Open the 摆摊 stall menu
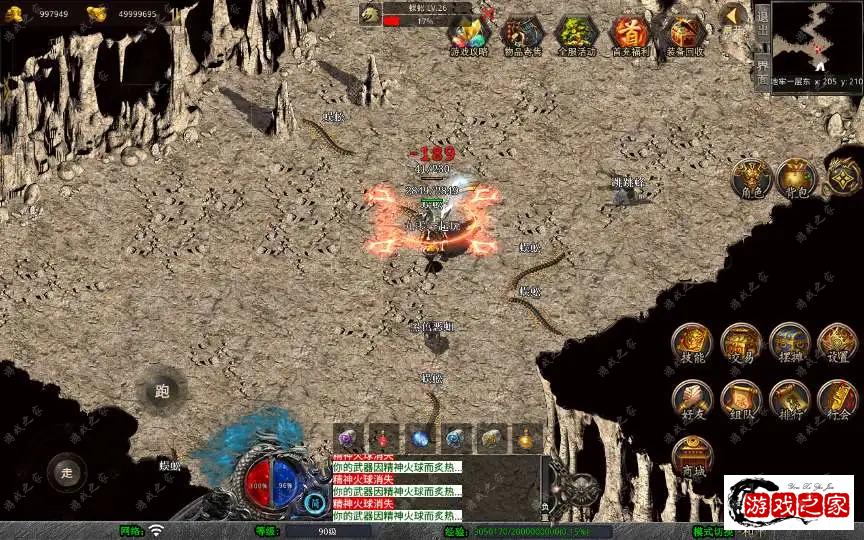864x540 pixels. pos(789,343)
